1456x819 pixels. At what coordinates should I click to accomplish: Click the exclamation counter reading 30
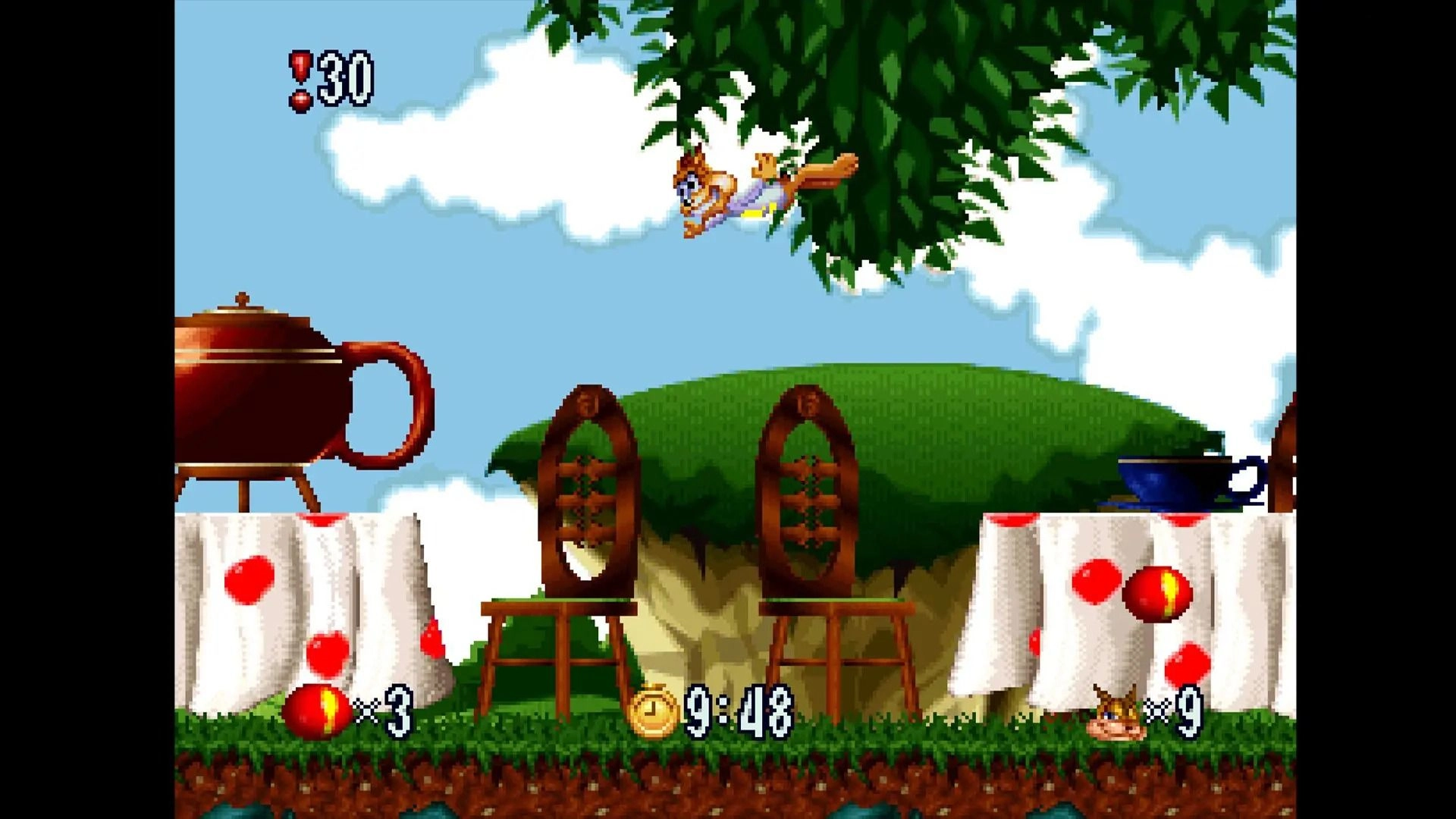coord(345,76)
